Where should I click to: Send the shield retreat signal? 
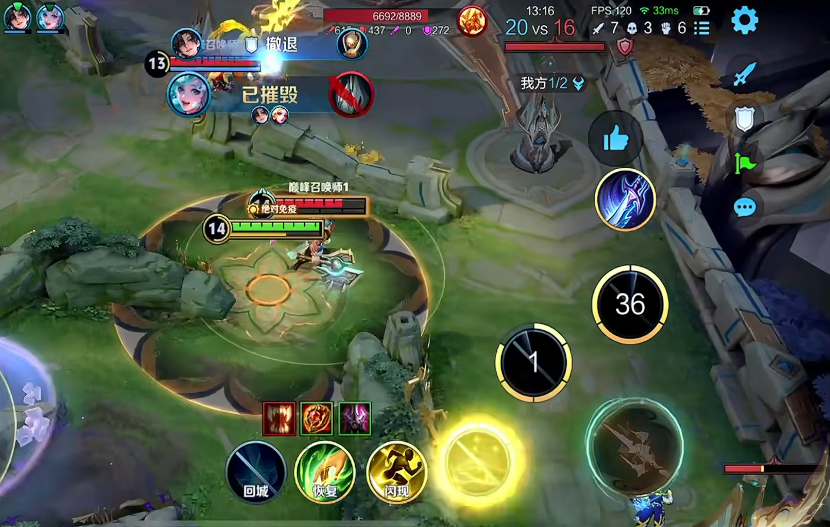744,119
